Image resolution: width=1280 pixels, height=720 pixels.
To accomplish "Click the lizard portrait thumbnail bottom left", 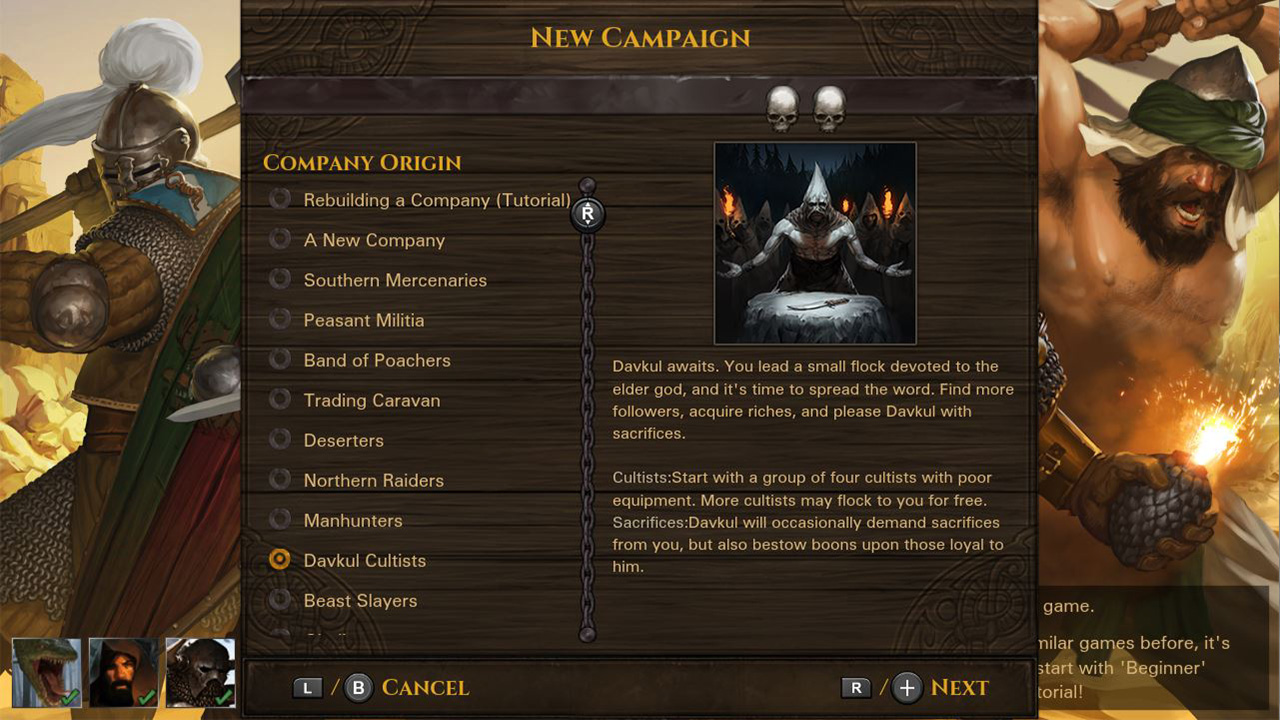I will pos(46,672).
